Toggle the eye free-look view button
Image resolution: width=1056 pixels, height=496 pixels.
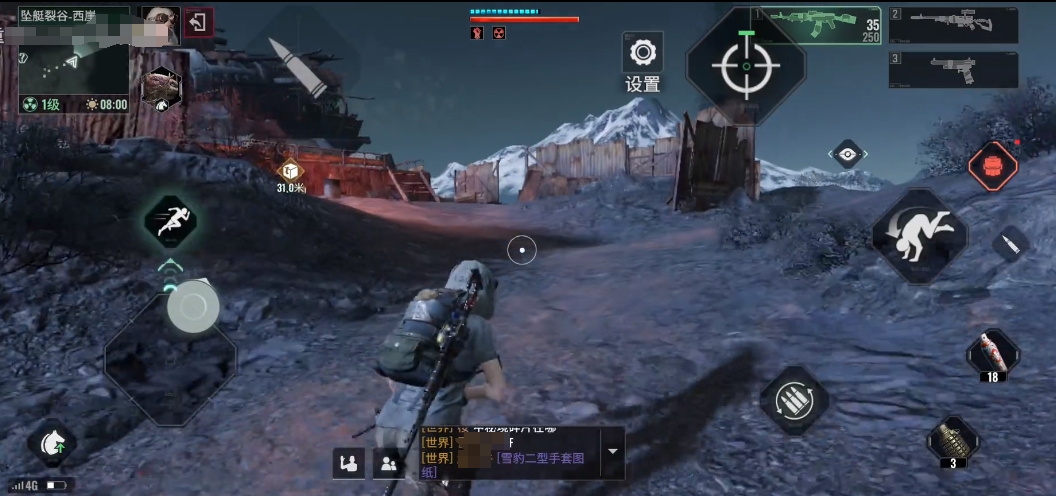click(x=848, y=154)
